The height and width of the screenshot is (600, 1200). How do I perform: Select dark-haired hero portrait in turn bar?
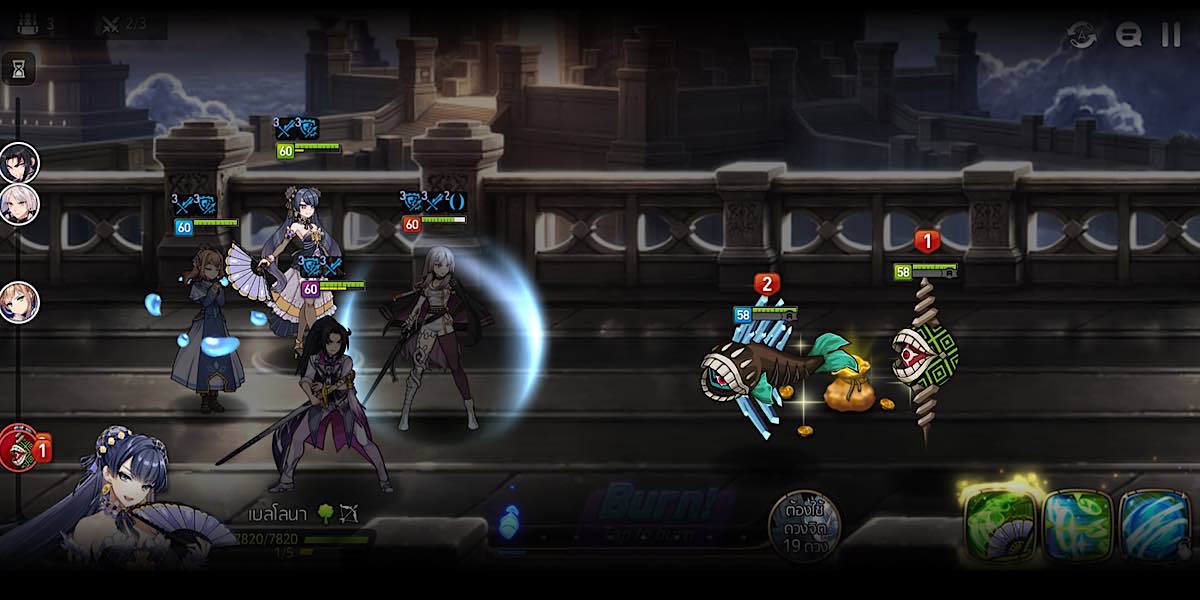pos(19,162)
